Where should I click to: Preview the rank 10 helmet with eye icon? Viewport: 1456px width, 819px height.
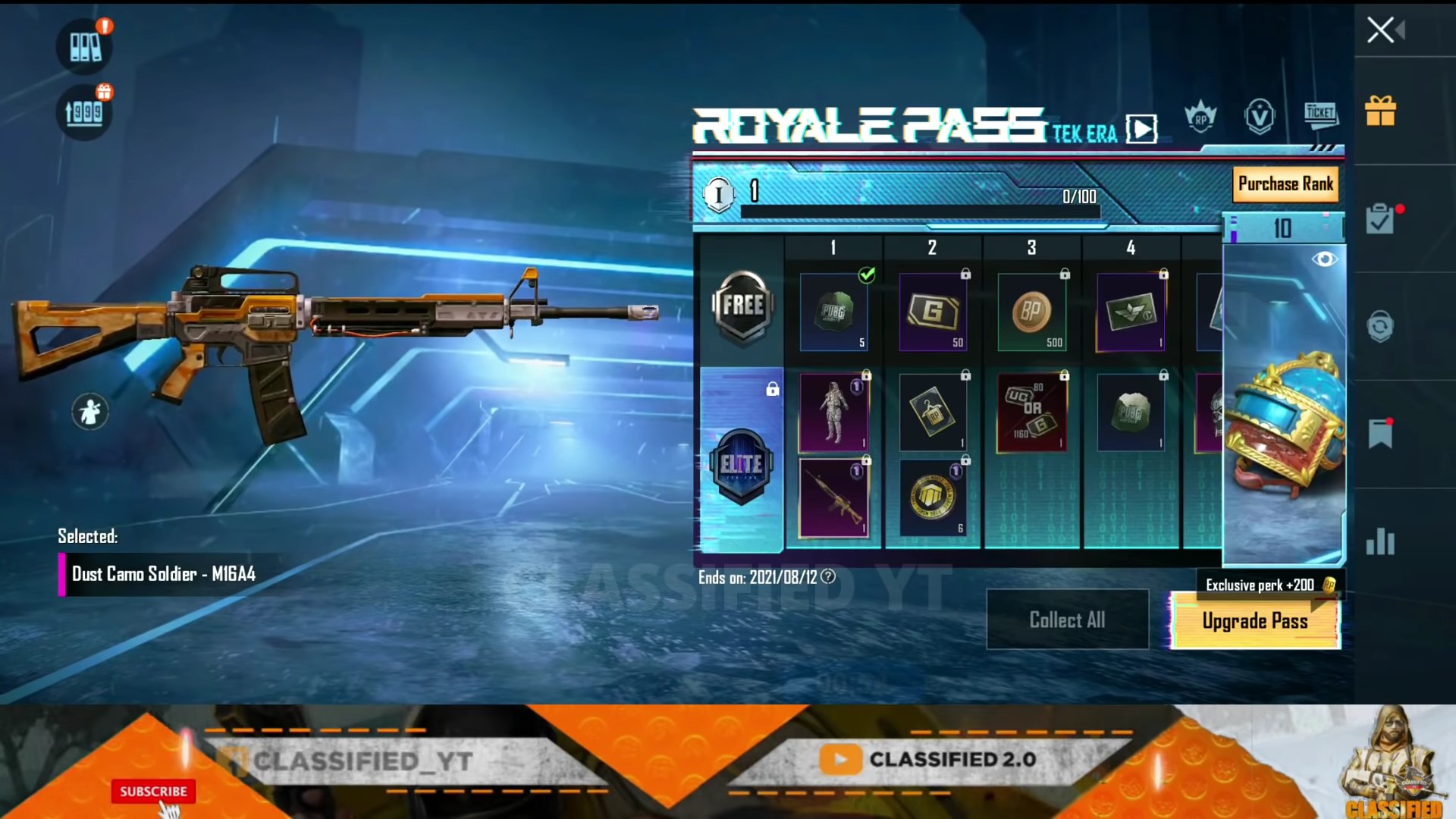pos(1324,259)
